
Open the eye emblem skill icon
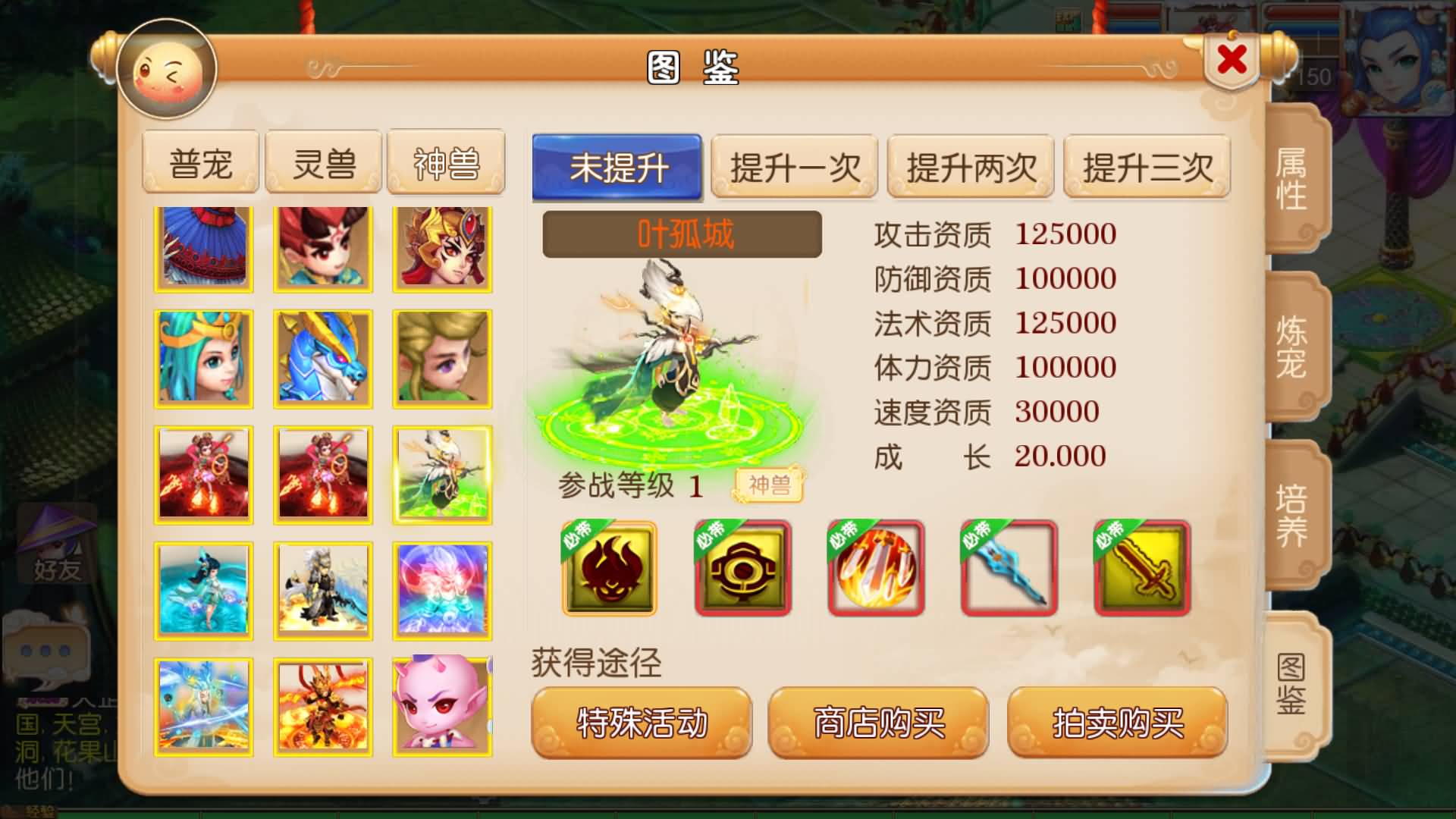tap(742, 568)
